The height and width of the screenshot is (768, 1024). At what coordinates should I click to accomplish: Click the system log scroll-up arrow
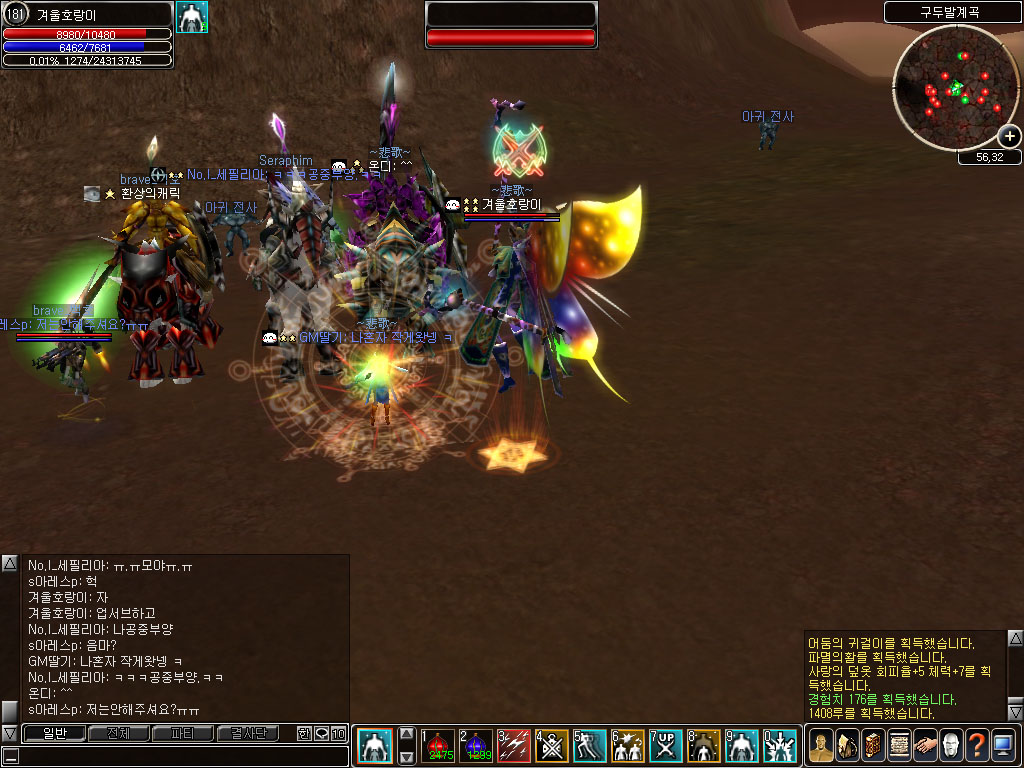[x=1015, y=638]
